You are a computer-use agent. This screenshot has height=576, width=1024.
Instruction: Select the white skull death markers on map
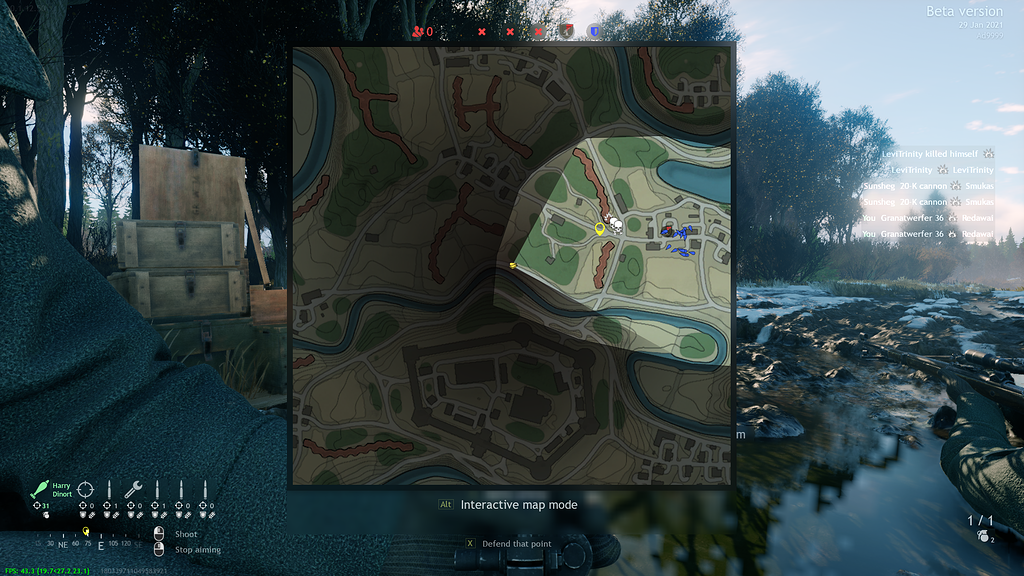coord(615,225)
